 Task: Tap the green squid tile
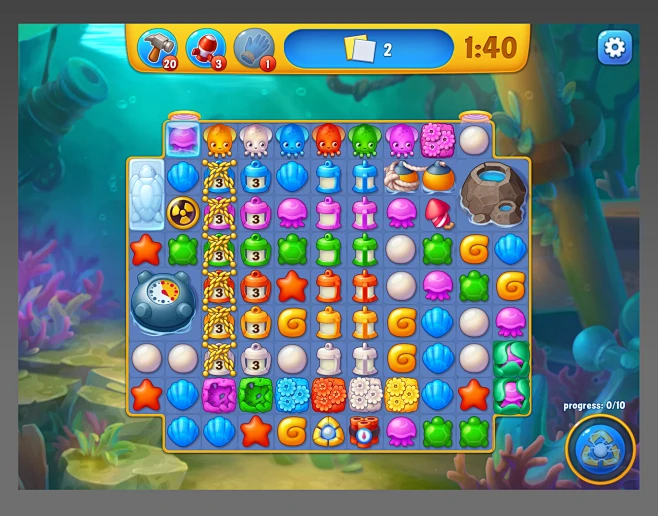tap(364, 140)
